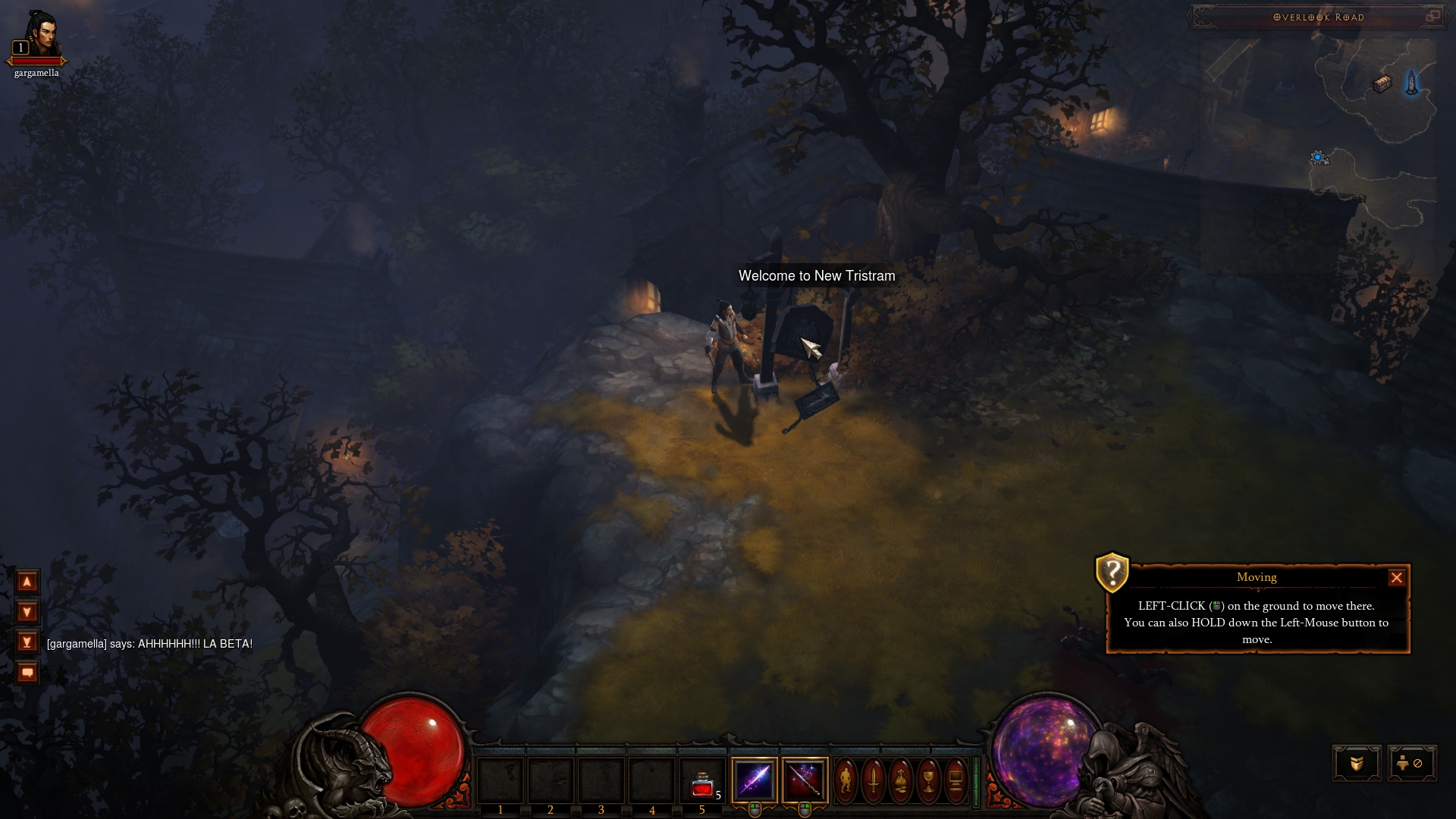The image size is (1456, 819).
Task: Select the wand attack skill icon
Action: 805,780
